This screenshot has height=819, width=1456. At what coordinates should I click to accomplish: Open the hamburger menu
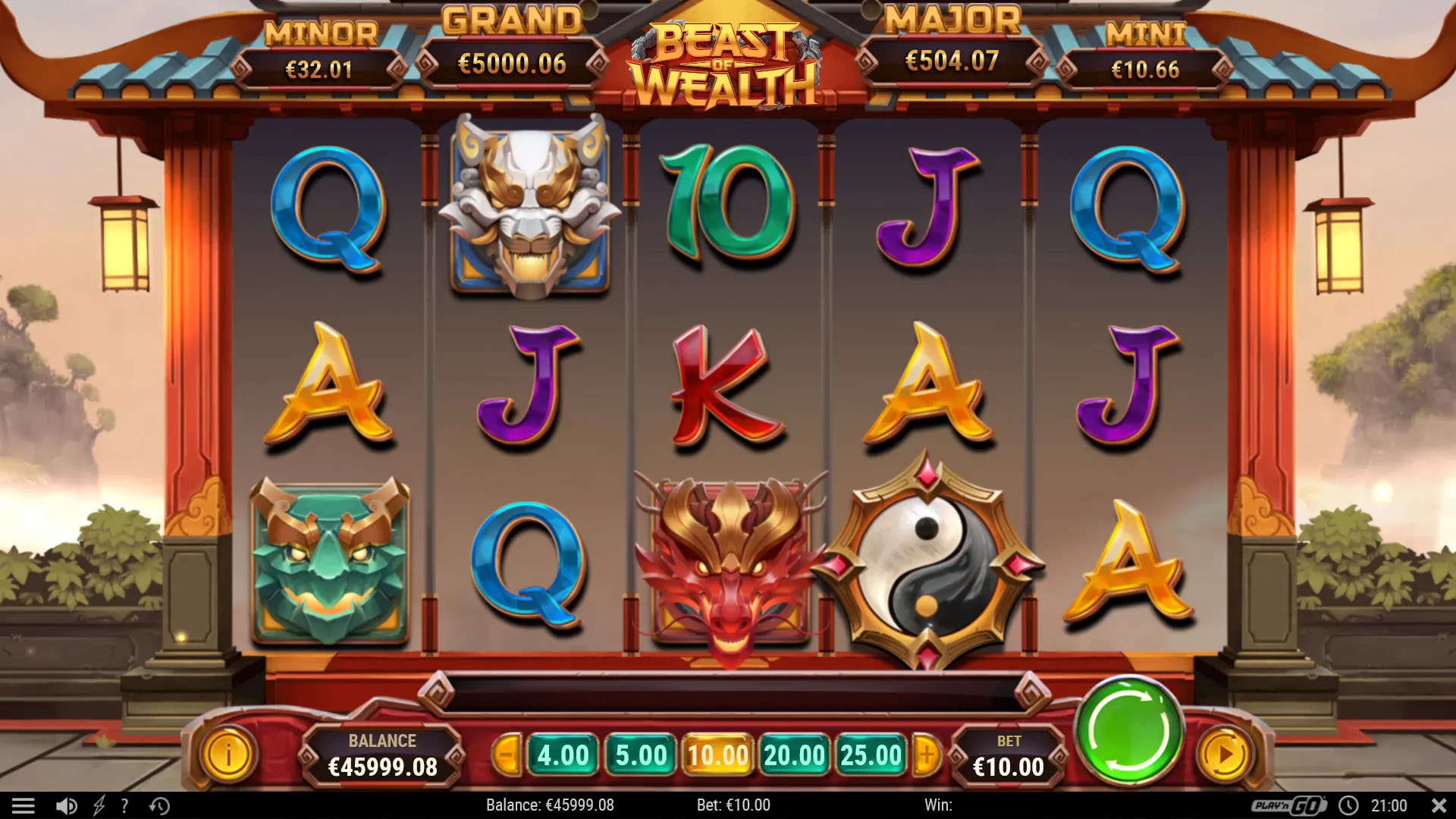point(24,805)
